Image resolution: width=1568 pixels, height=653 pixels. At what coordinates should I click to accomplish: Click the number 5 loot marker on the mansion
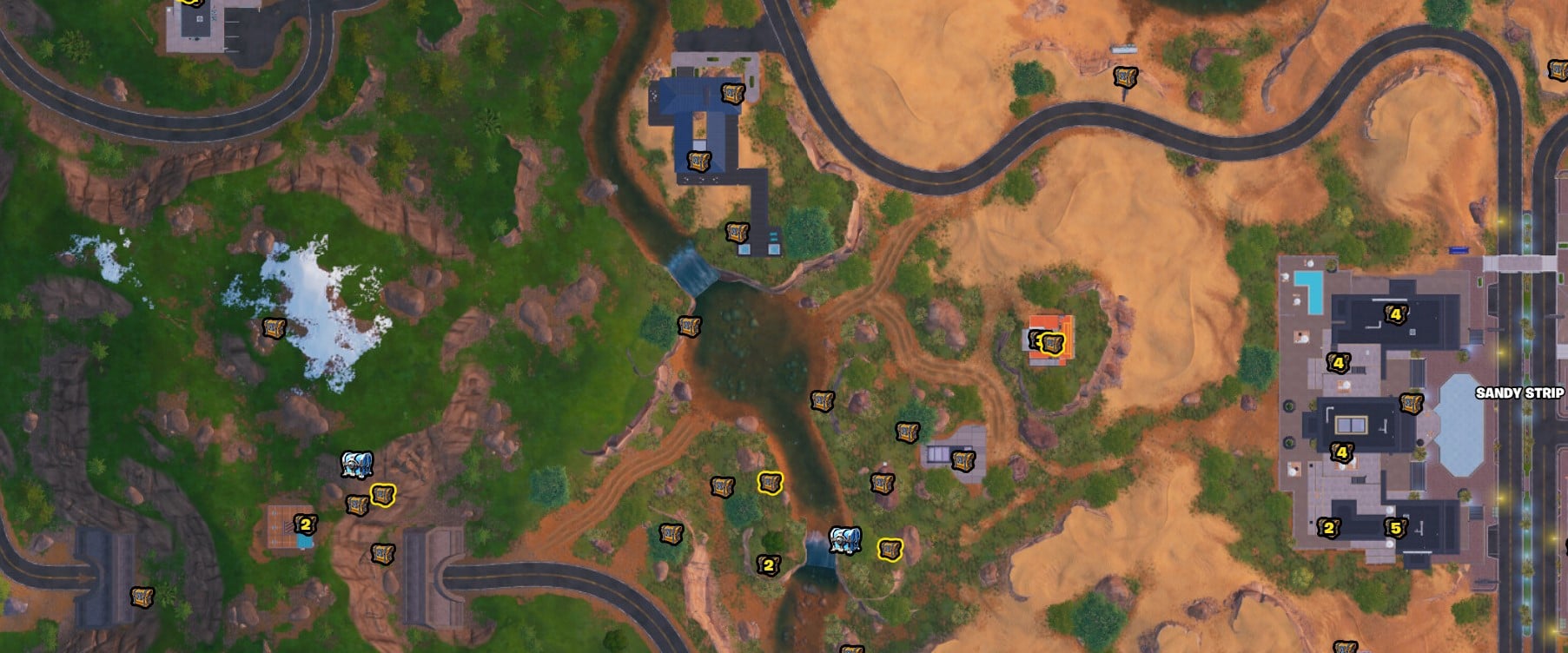click(x=1395, y=527)
